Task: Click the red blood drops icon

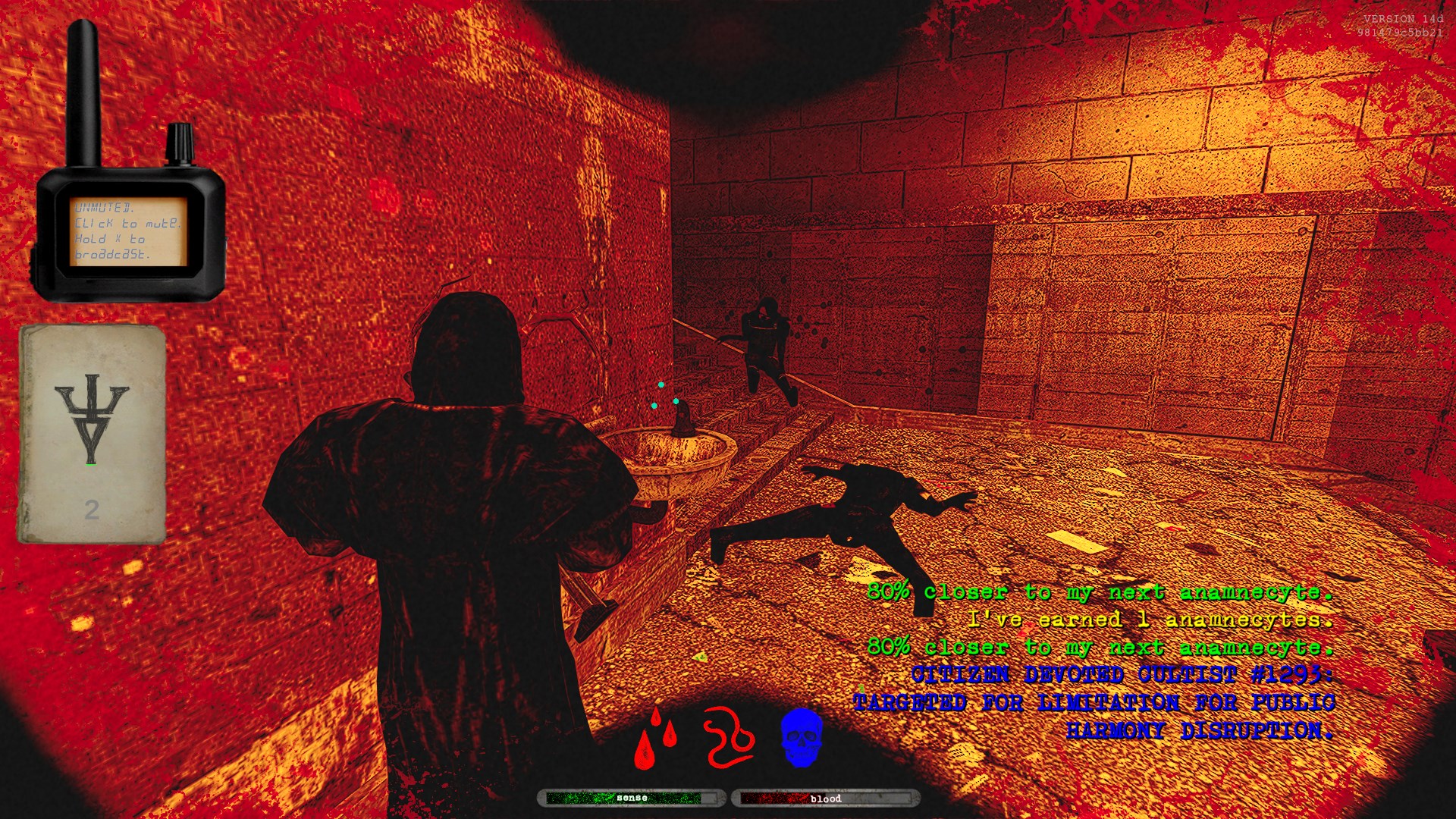Action: pyautogui.click(x=654, y=738)
